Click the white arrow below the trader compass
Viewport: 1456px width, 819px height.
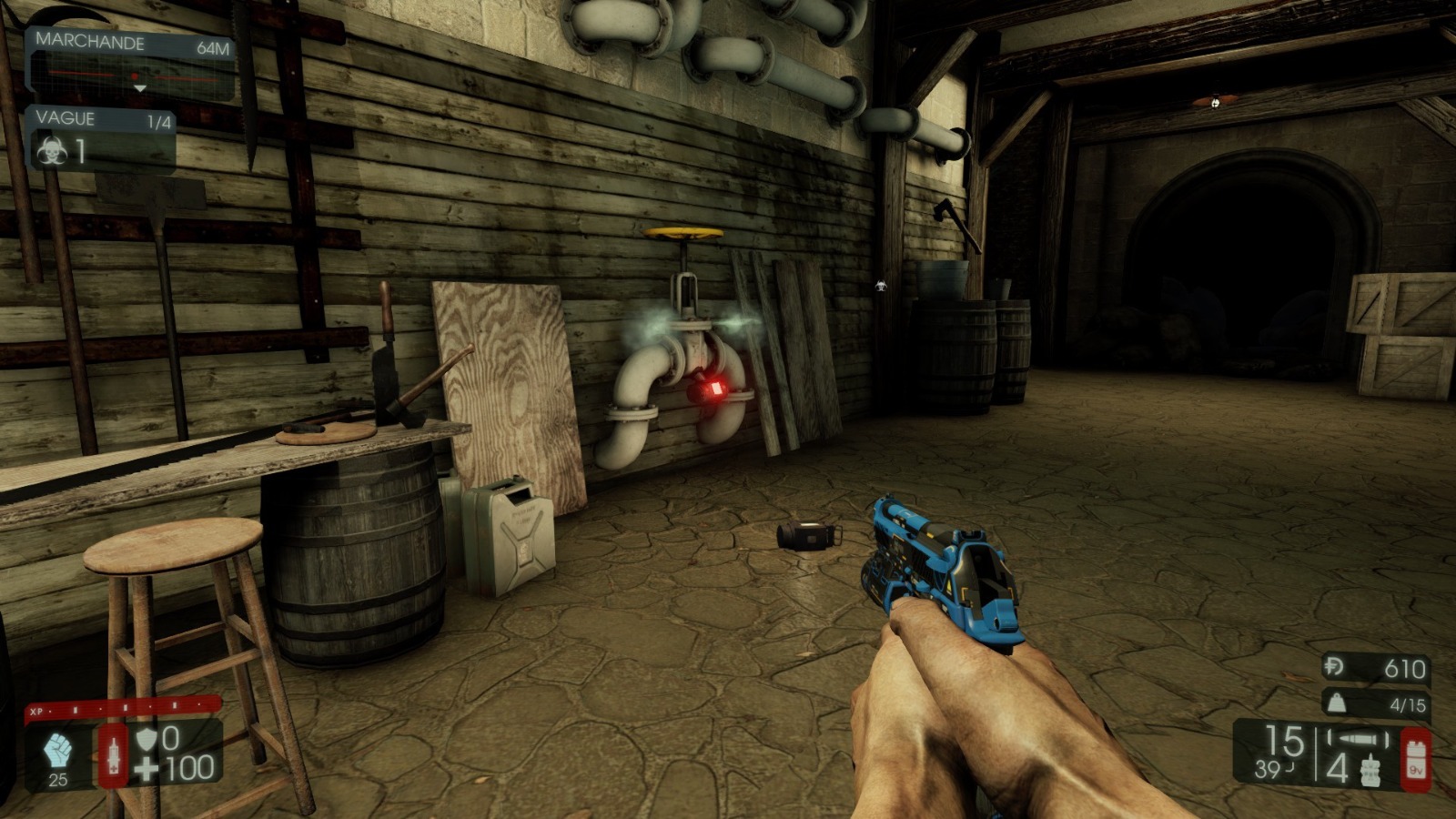[141, 89]
